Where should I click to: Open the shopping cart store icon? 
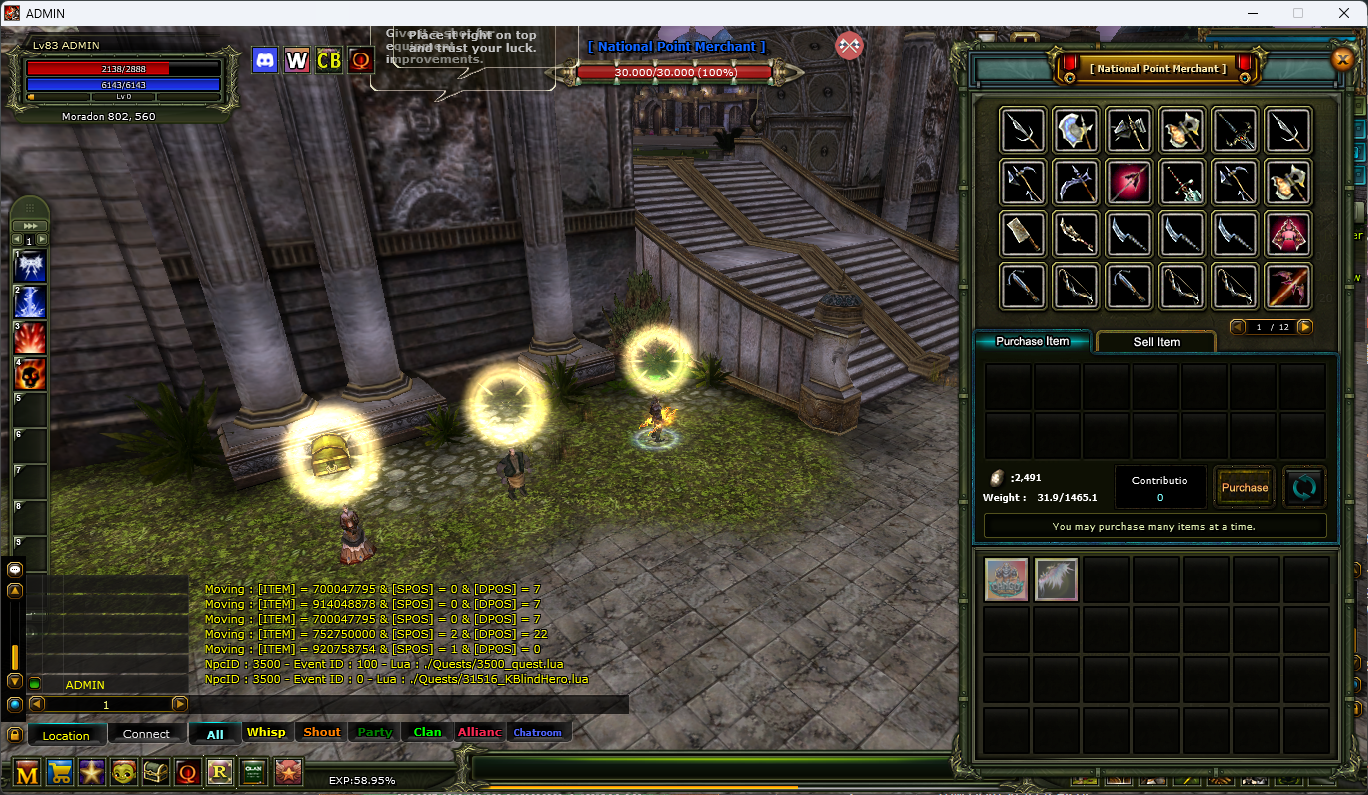[x=60, y=772]
